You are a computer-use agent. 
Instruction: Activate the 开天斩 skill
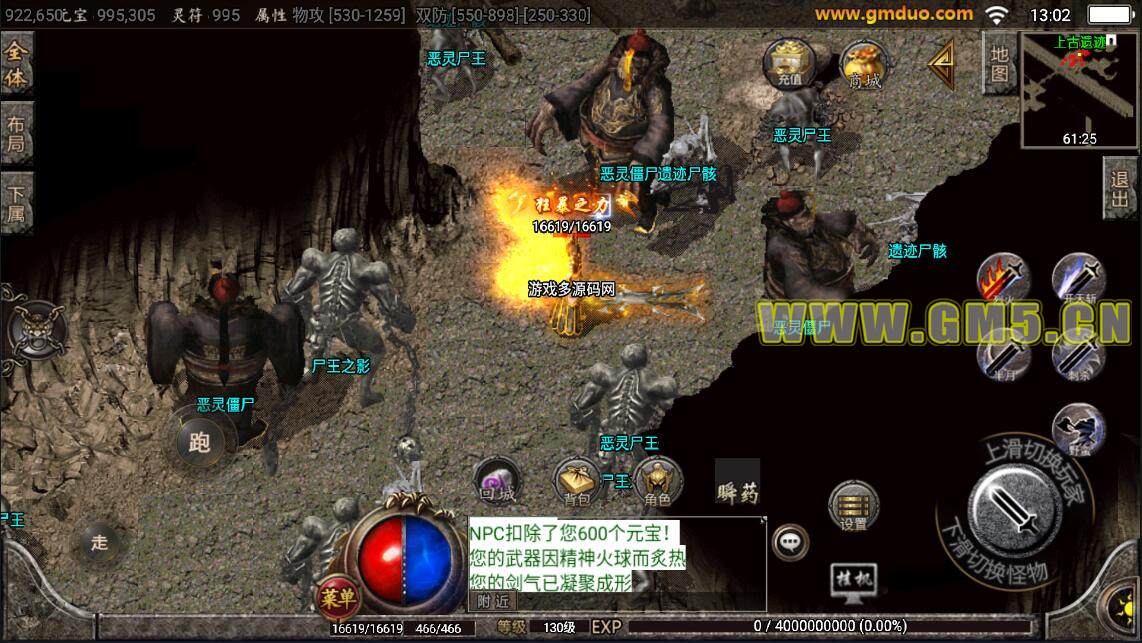click(x=1078, y=279)
